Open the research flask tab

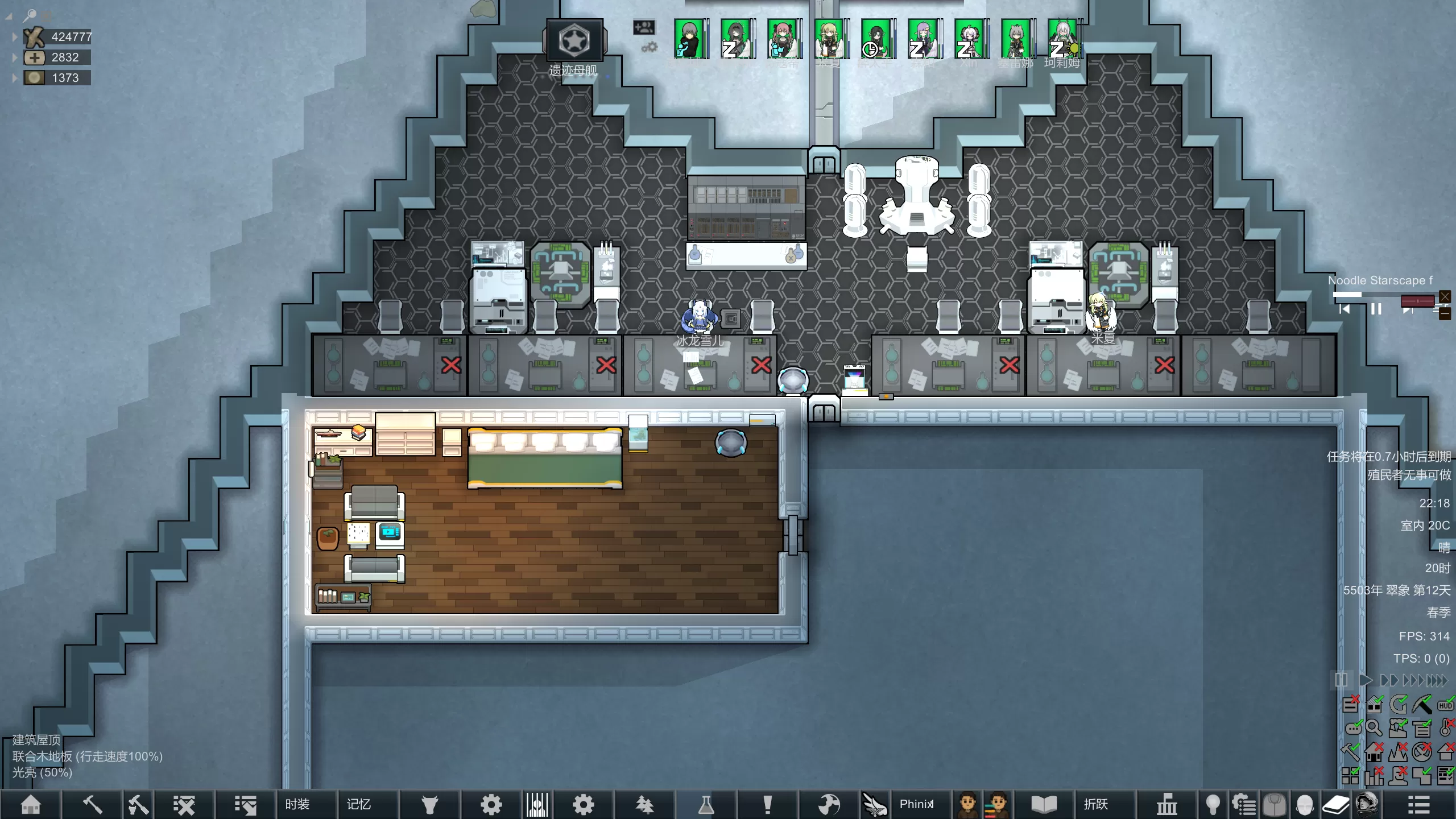tap(706, 804)
